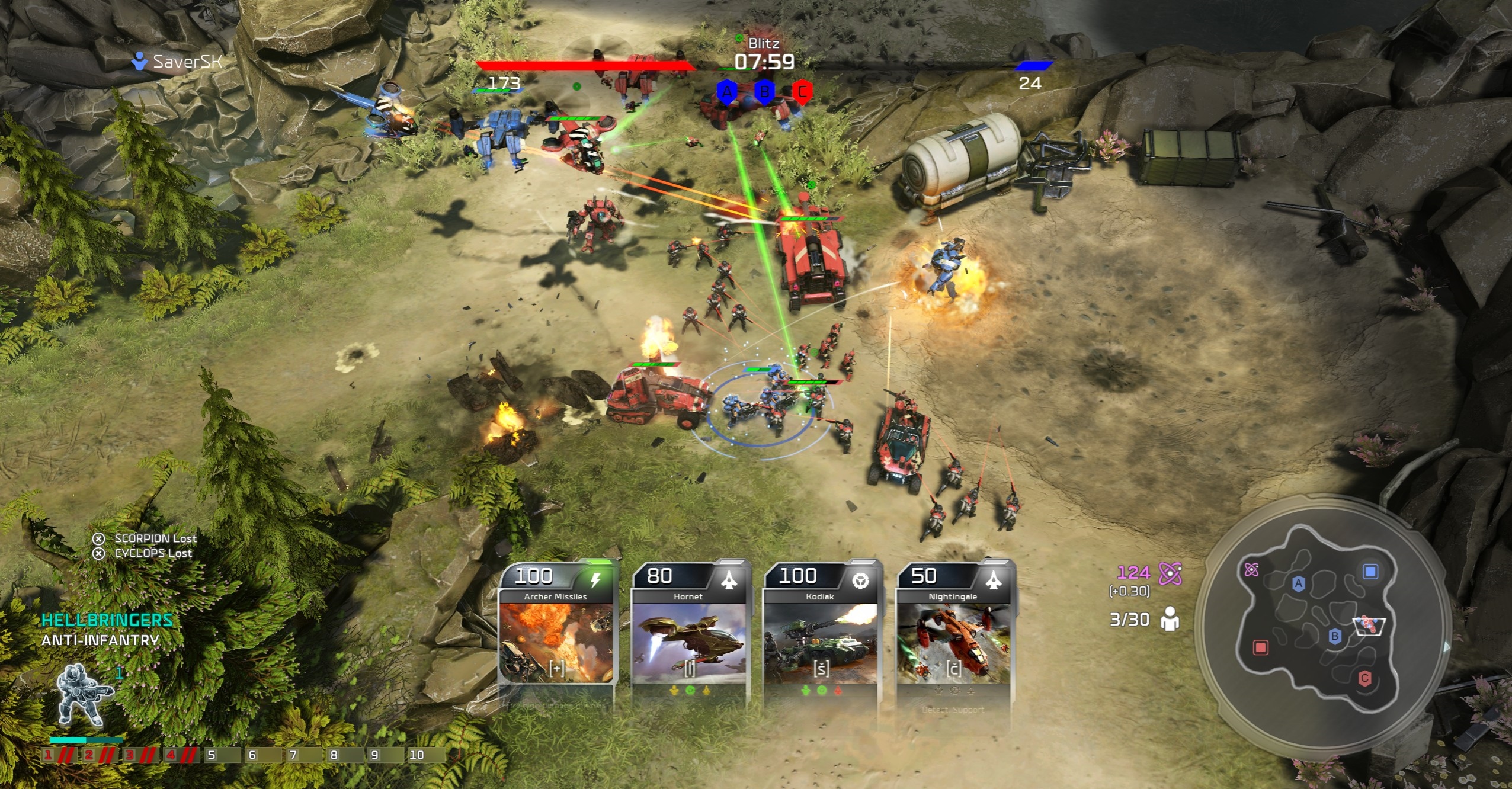
Task: Play the Archer Missiles card
Action: [x=556, y=634]
